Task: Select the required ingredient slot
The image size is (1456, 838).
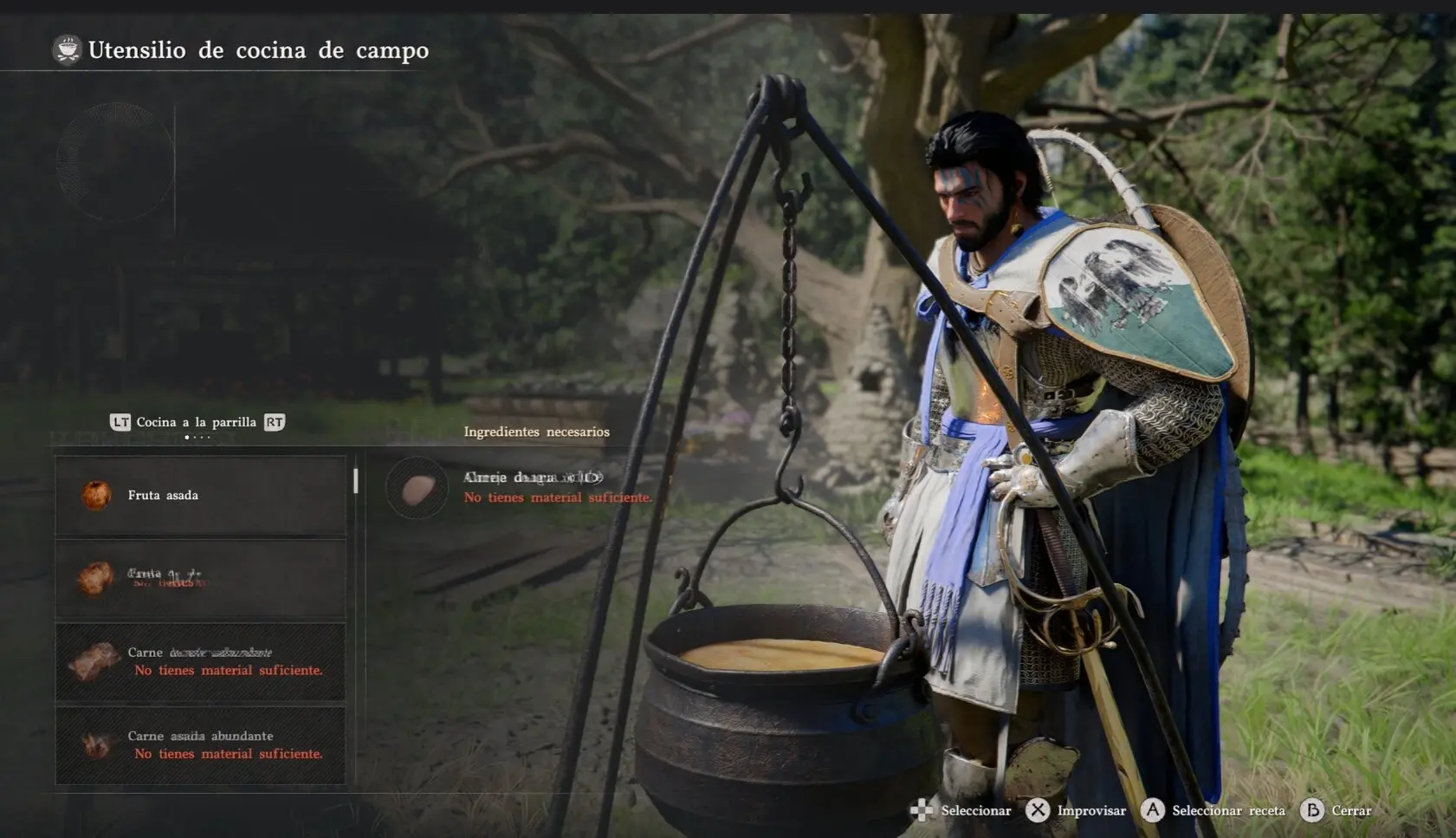Action: [x=417, y=489]
